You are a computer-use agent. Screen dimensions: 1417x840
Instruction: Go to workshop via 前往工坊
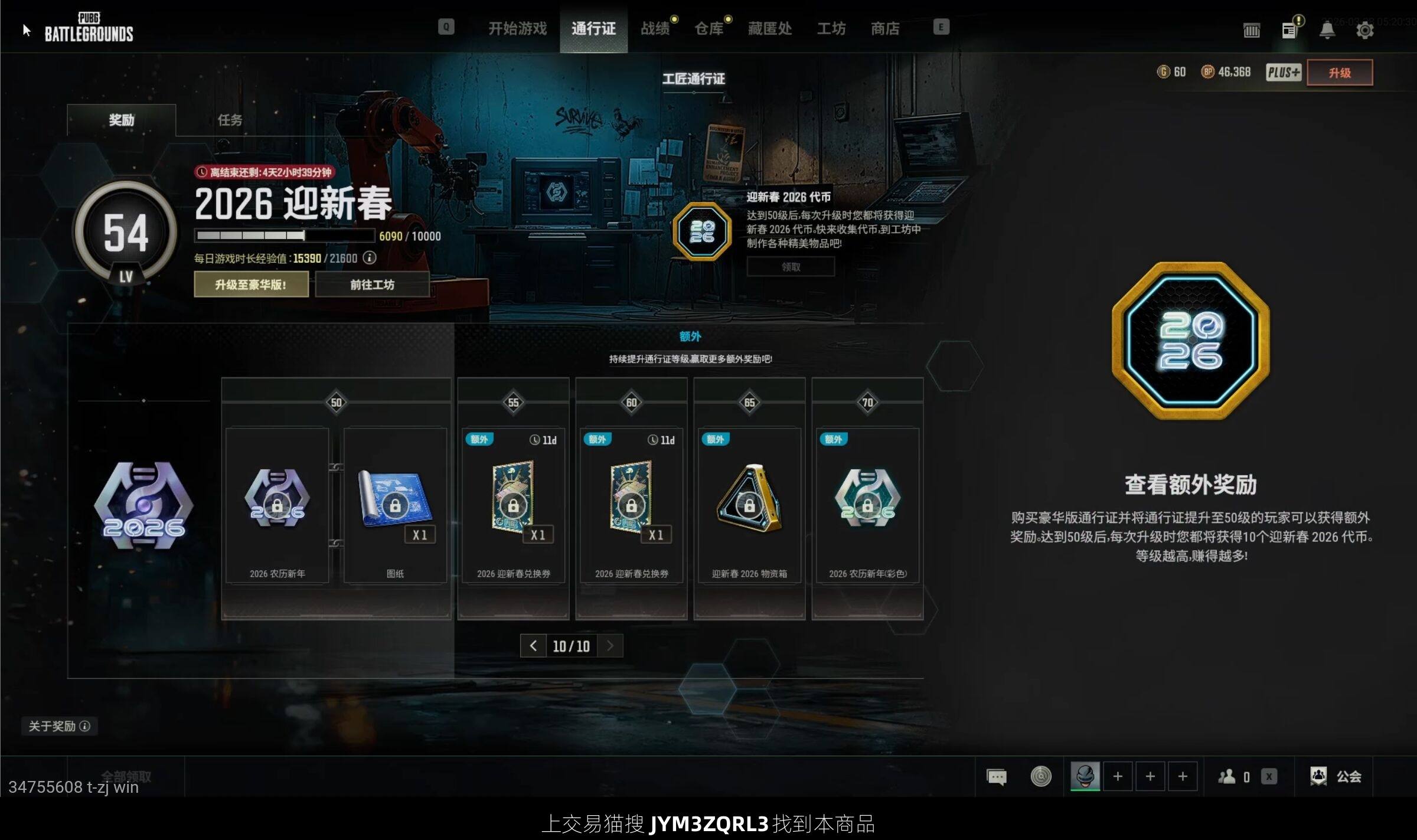coord(372,285)
